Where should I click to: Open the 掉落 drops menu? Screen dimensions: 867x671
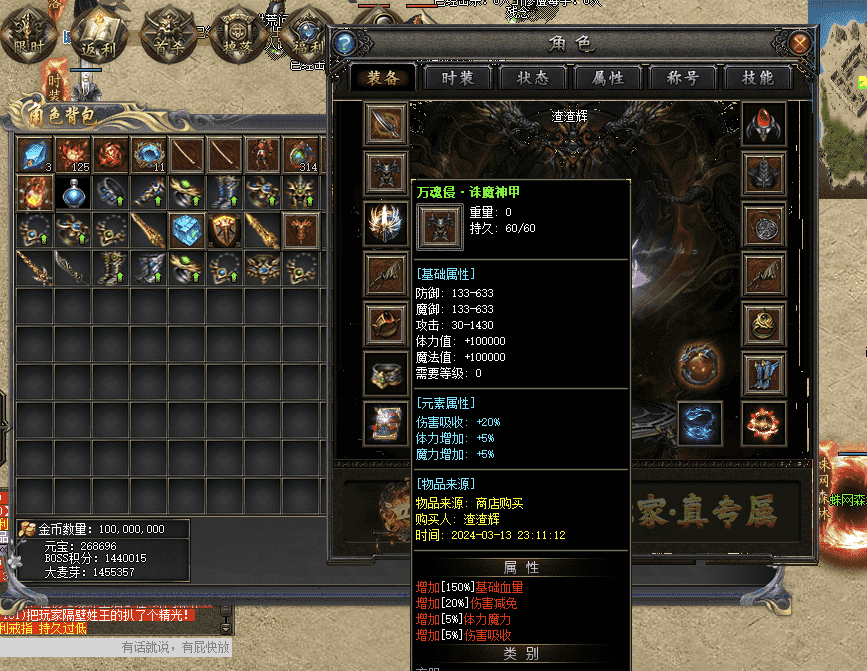coord(236,34)
